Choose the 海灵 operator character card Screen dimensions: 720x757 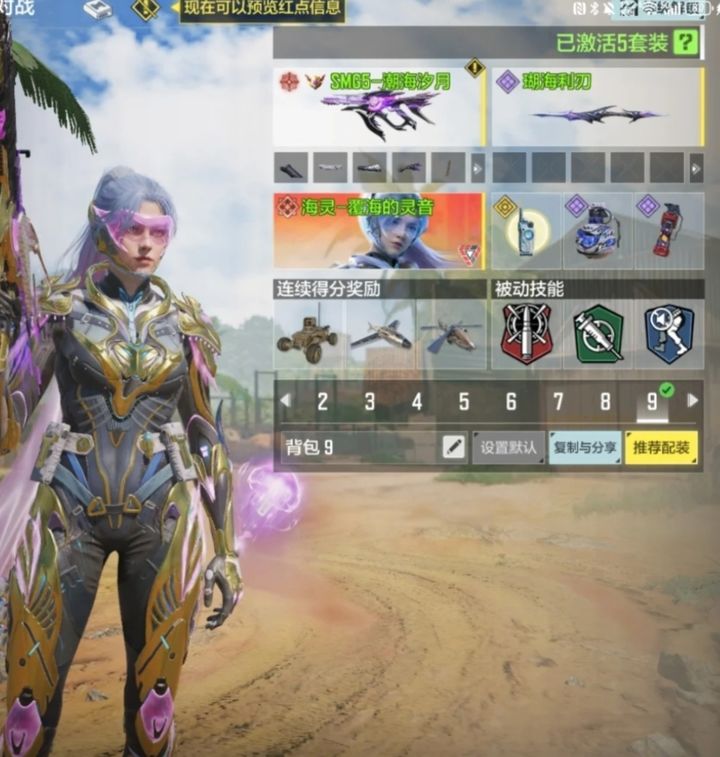pos(378,231)
